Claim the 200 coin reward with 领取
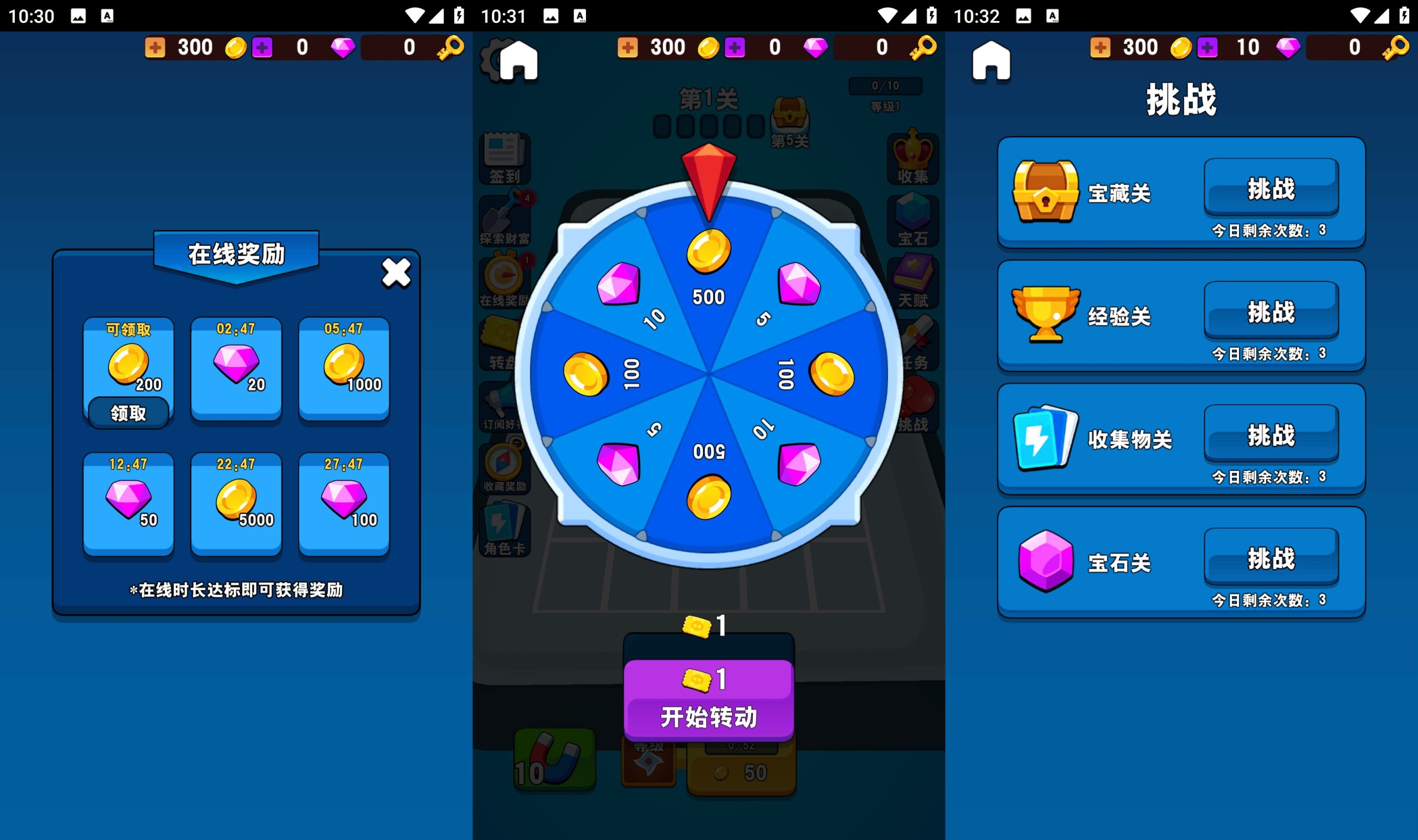1418x840 pixels. point(129,413)
